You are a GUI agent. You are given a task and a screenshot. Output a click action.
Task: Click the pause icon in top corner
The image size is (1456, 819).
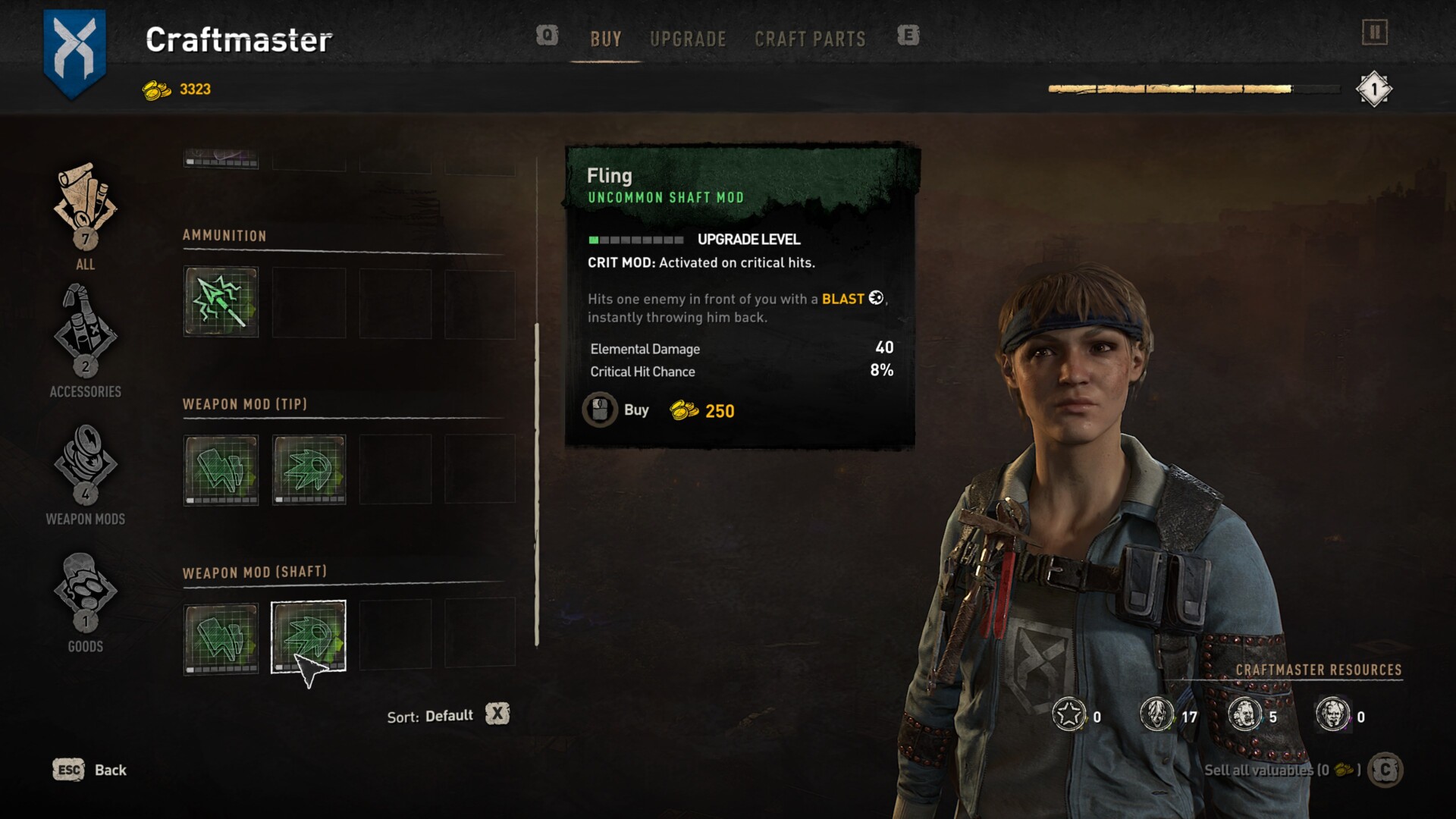(x=1374, y=32)
